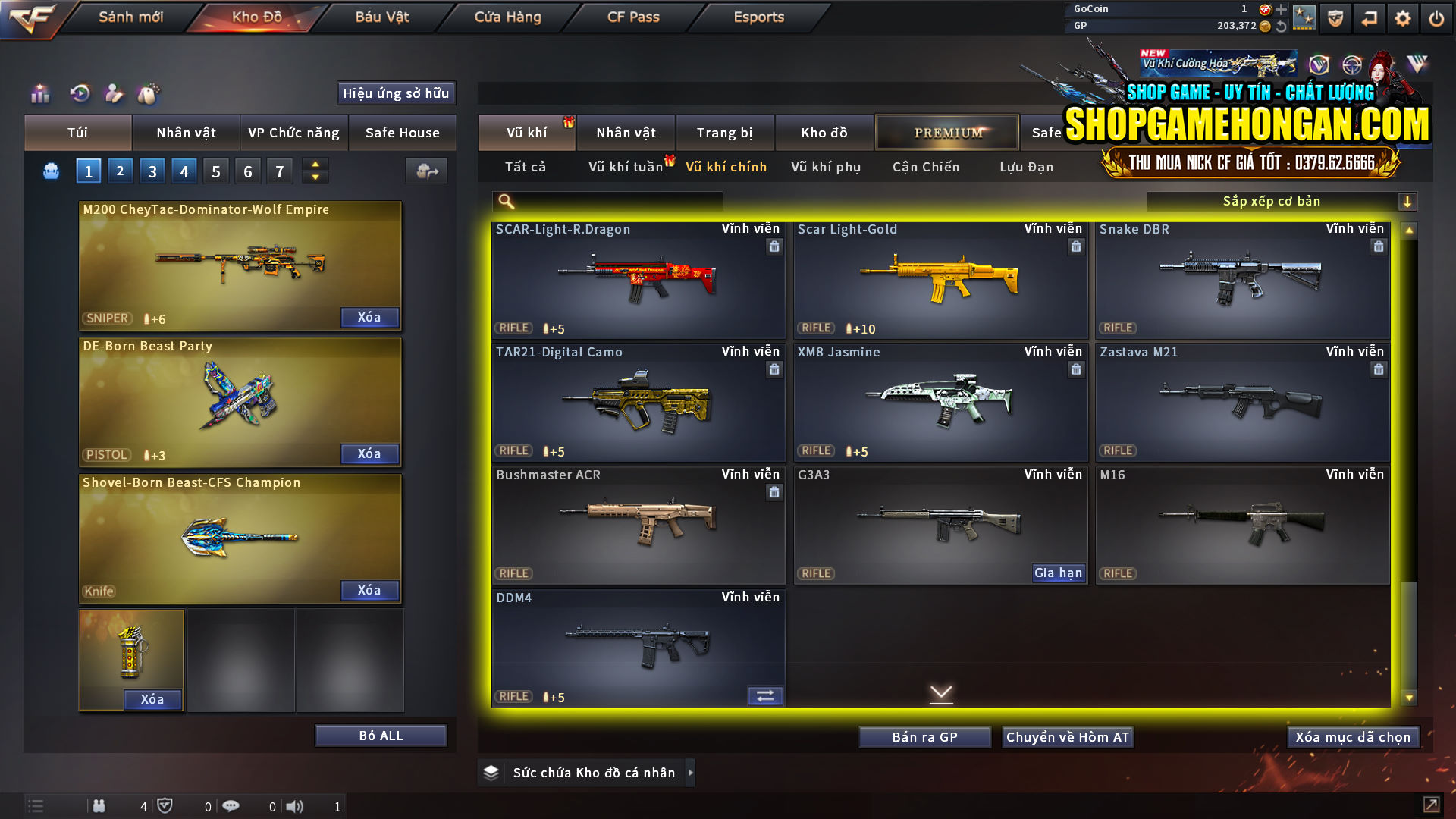
Task: Expand Sức chứa Kho đồ cá nhân panel
Action: click(x=691, y=773)
